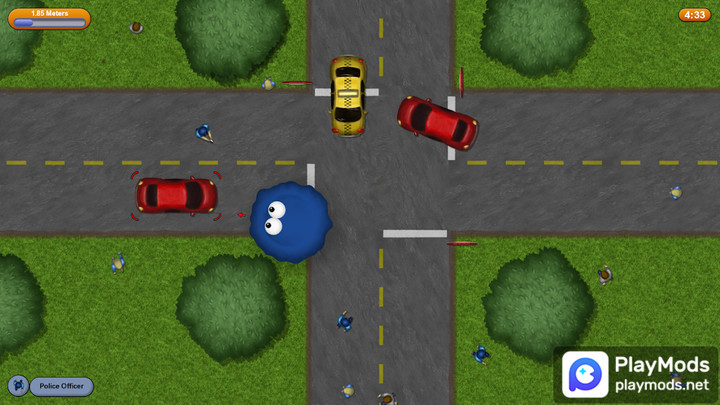This screenshot has width=720, height=405.
Task: Click the Police Officer label button
Action: pos(61,386)
